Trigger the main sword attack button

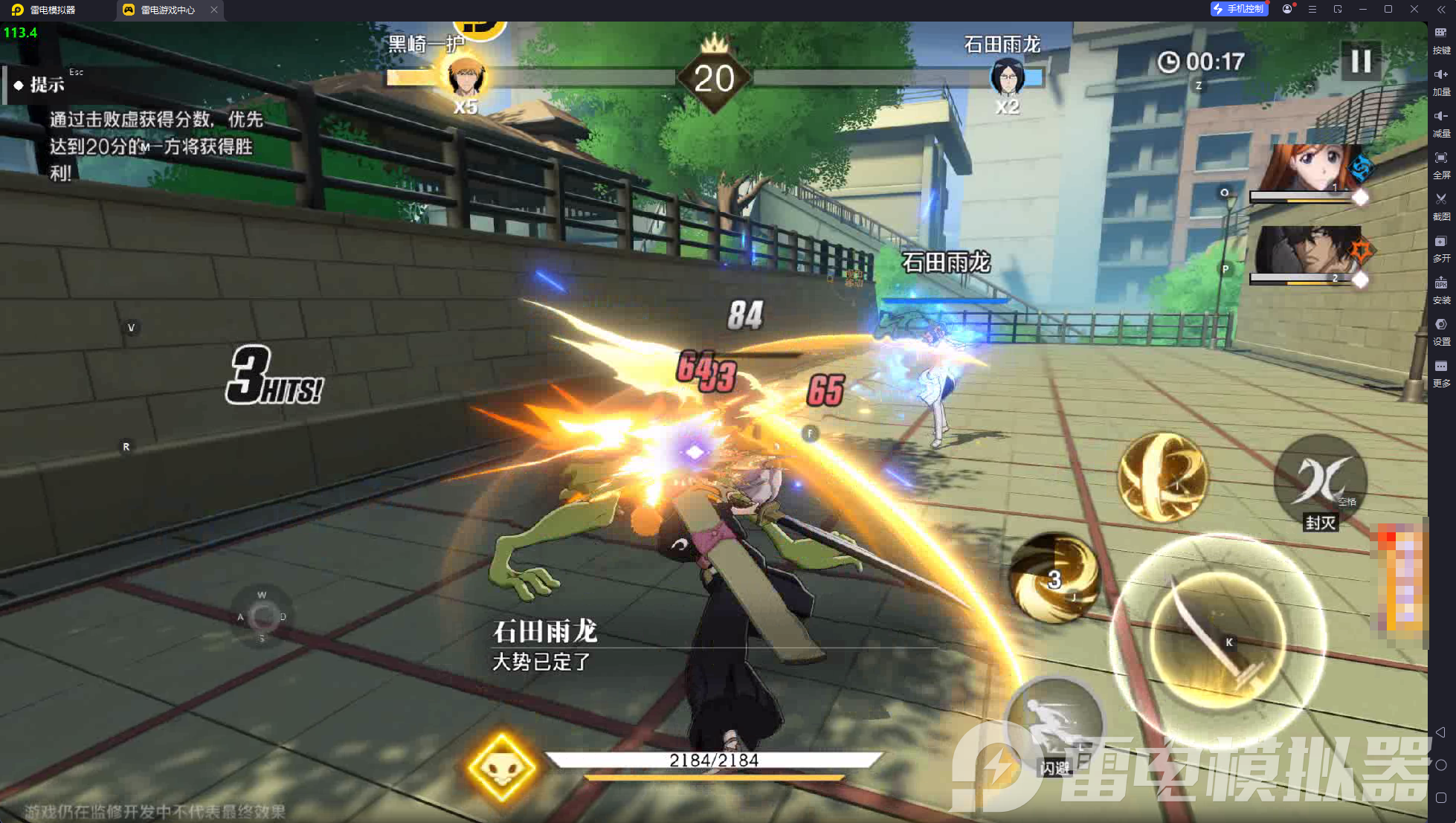1217,639
